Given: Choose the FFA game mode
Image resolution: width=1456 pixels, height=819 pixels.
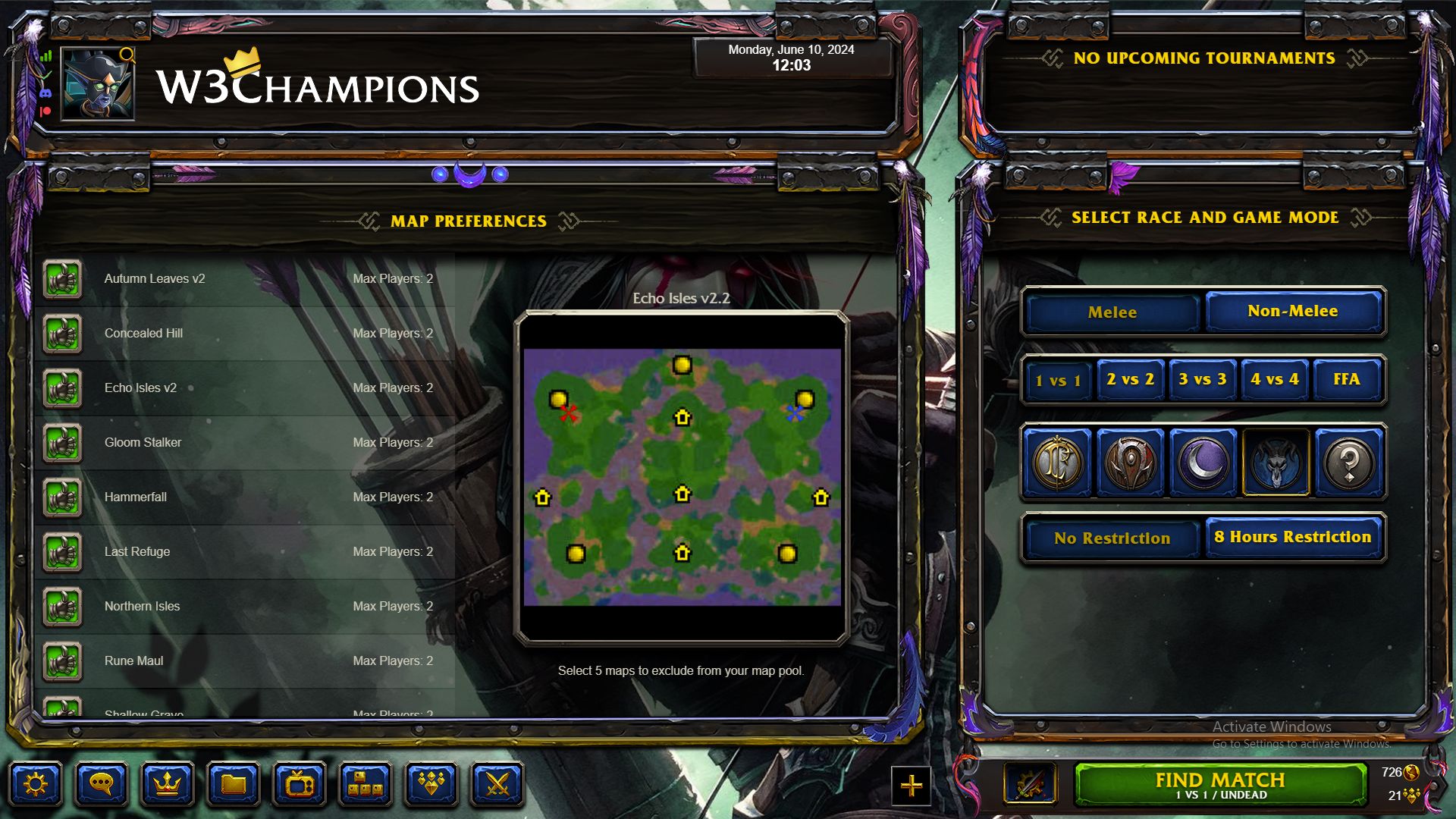Looking at the screenshot, I should tap(1347, 379).
